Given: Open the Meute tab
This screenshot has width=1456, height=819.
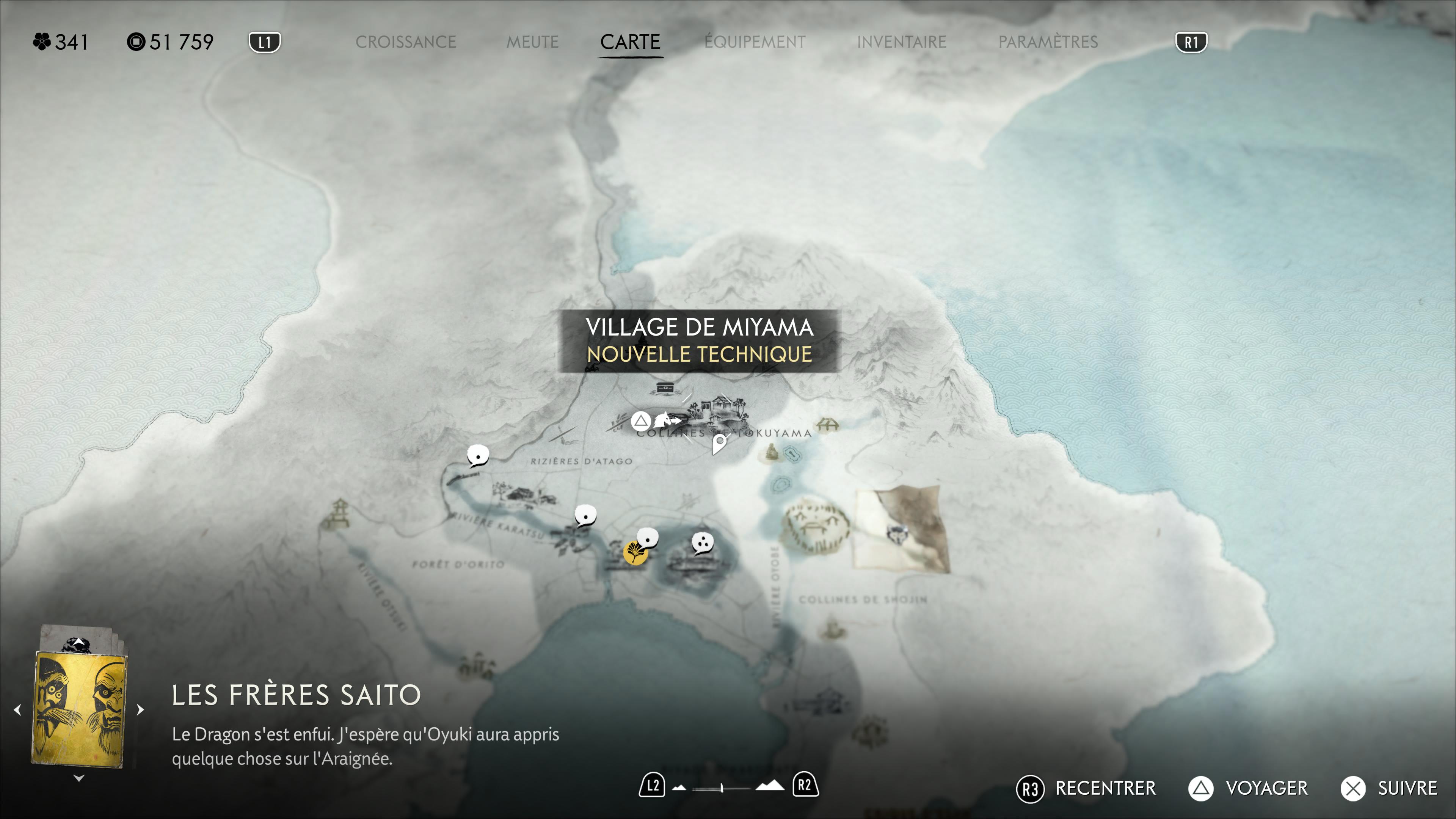Looking at the screenshot, I should click(x=532, y=42).
